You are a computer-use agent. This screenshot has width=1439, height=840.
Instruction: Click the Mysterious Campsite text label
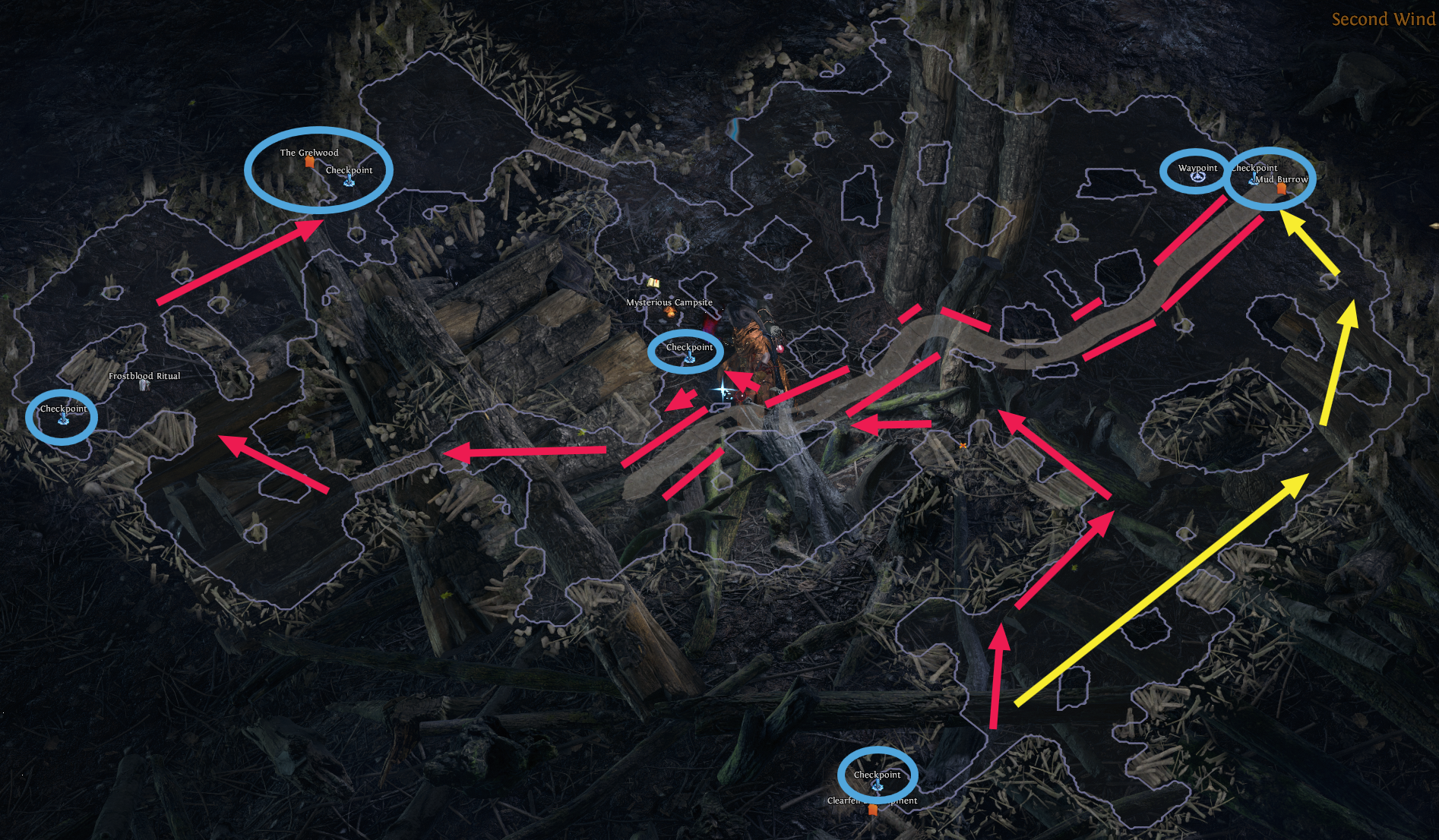pos(669,302)
